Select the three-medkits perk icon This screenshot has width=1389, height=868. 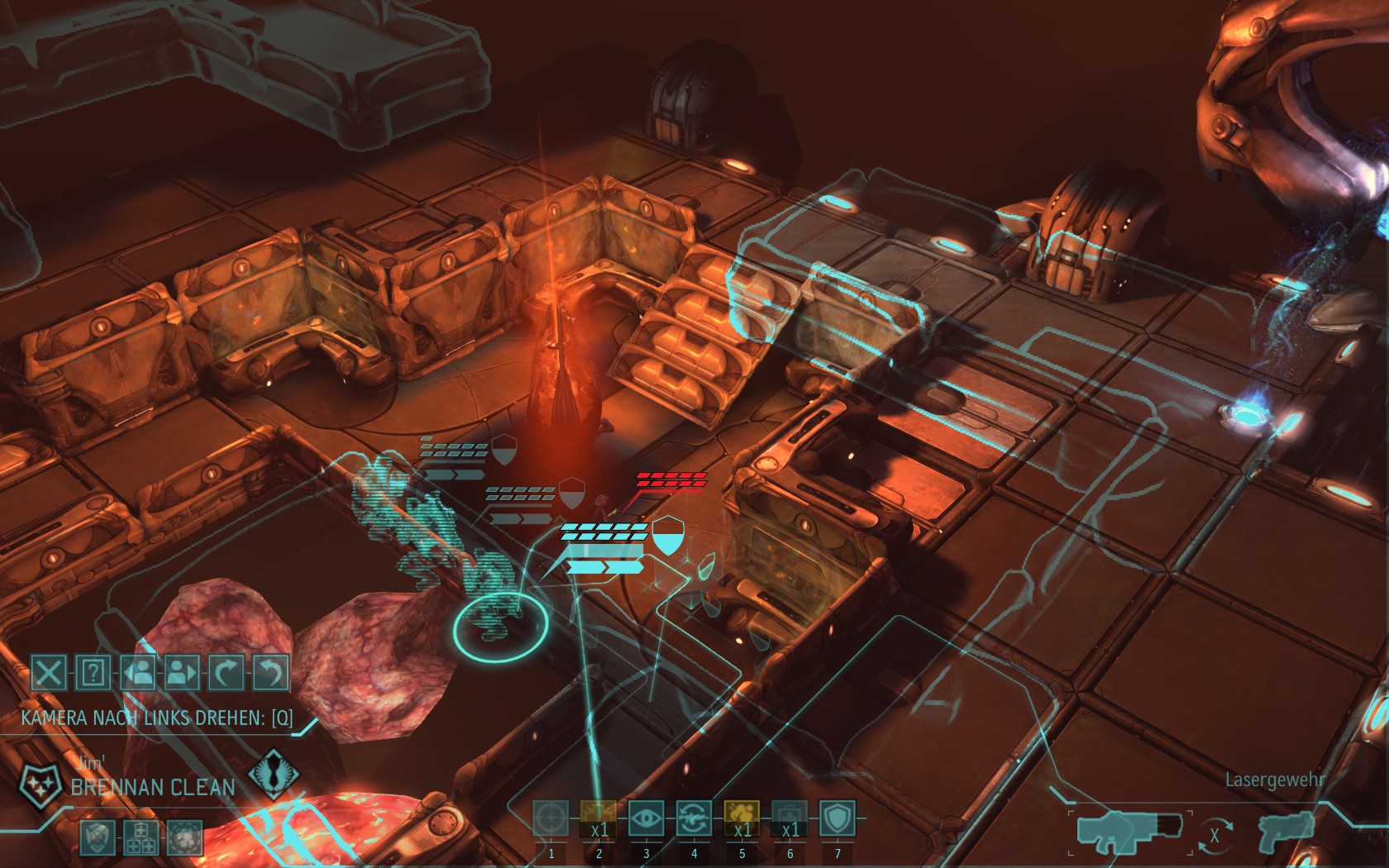click(141, 837)
